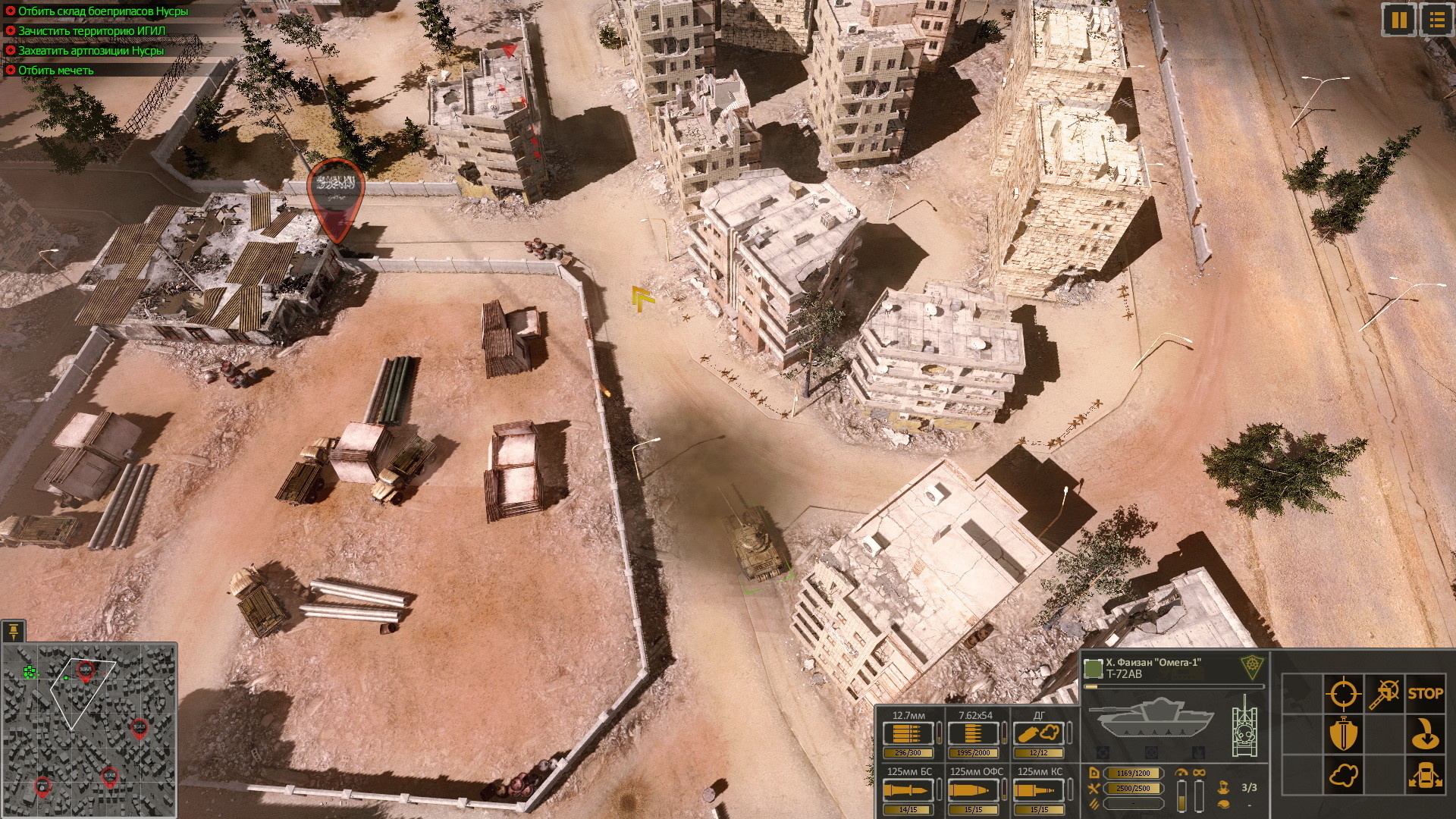Toggle the hold fire command

click(x=1384, y=693)
